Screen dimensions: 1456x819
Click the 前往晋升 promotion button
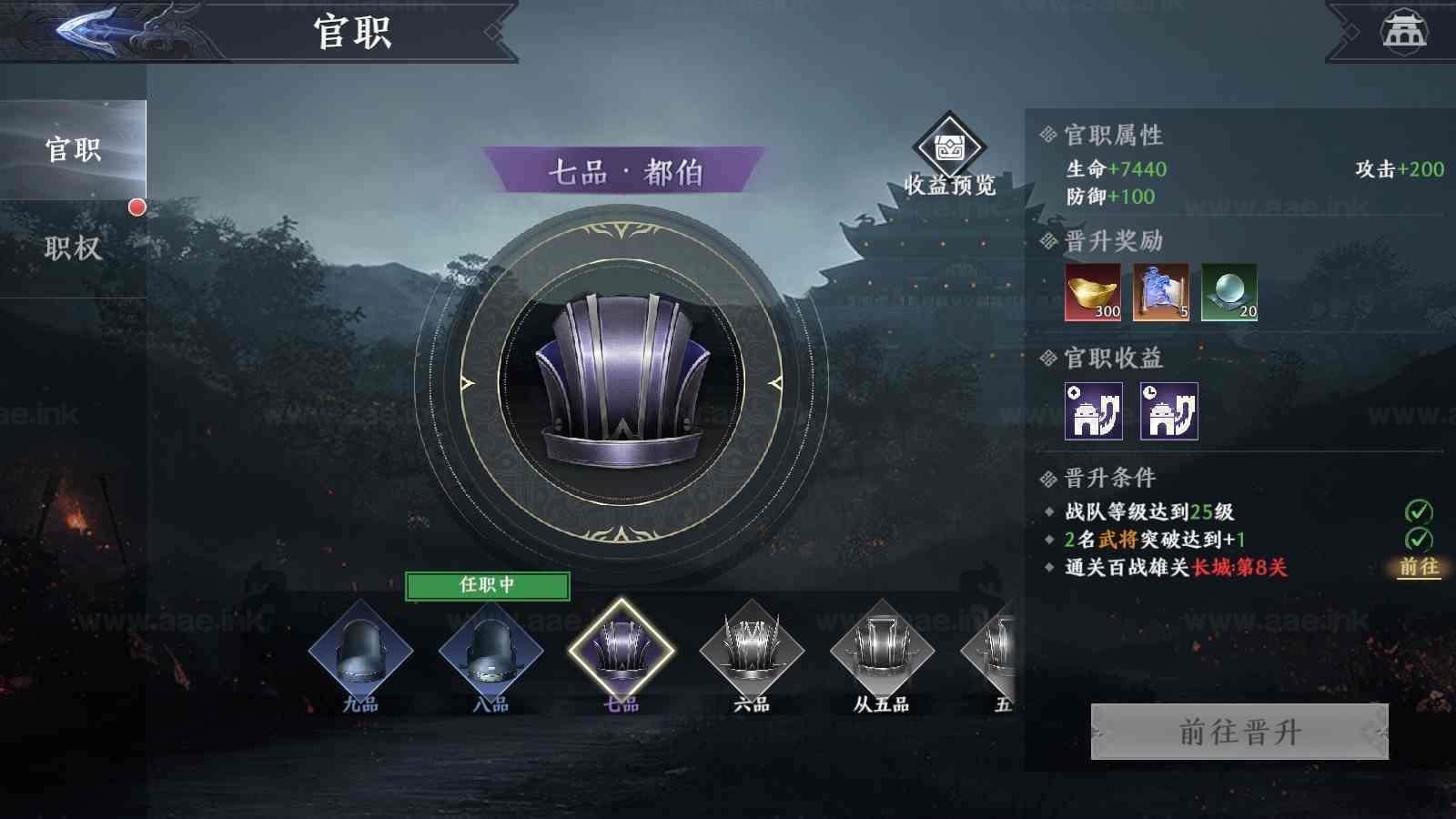[x=1239, y=732]
